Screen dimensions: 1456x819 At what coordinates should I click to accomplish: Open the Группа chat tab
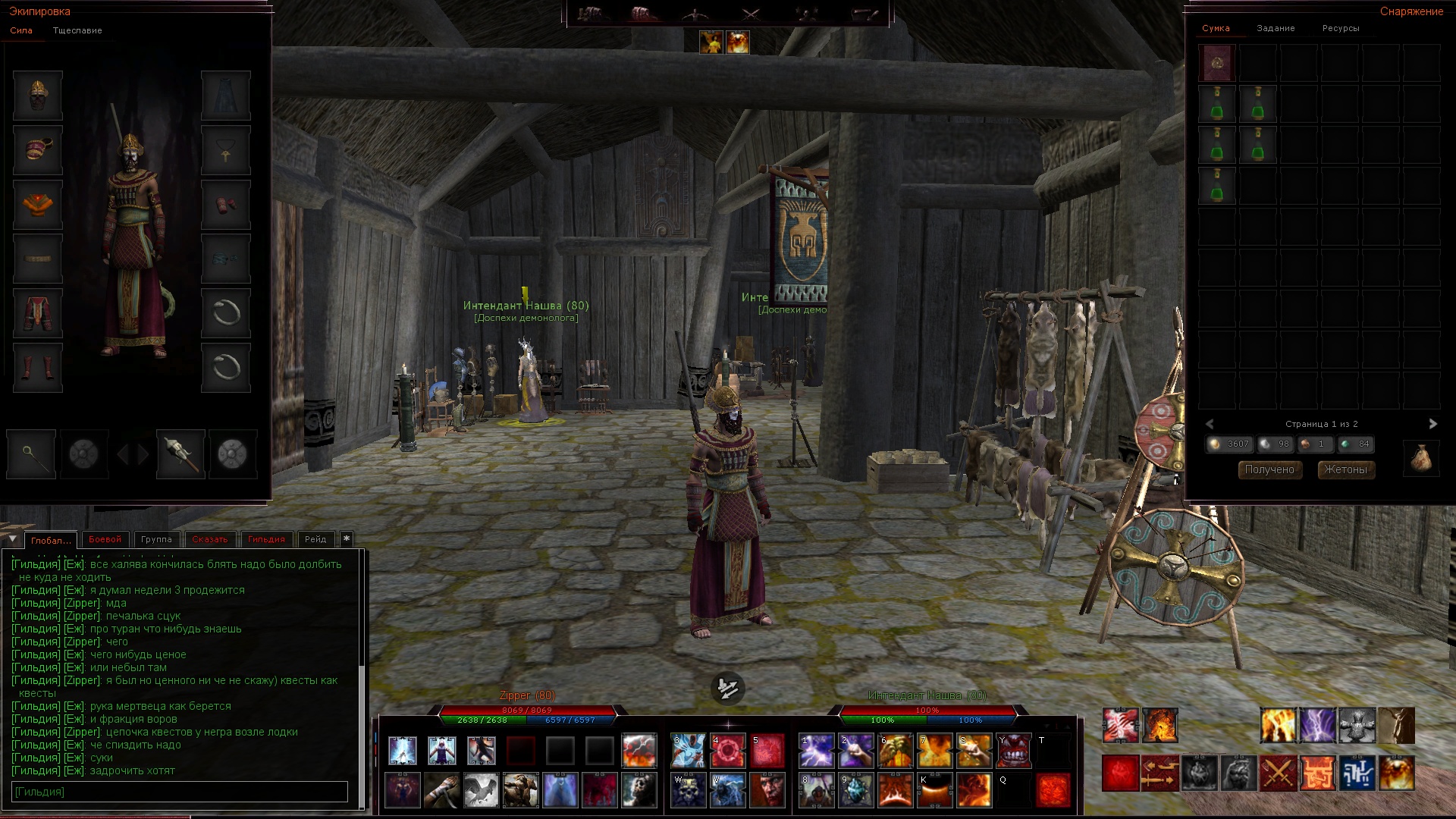click(156, 539)
